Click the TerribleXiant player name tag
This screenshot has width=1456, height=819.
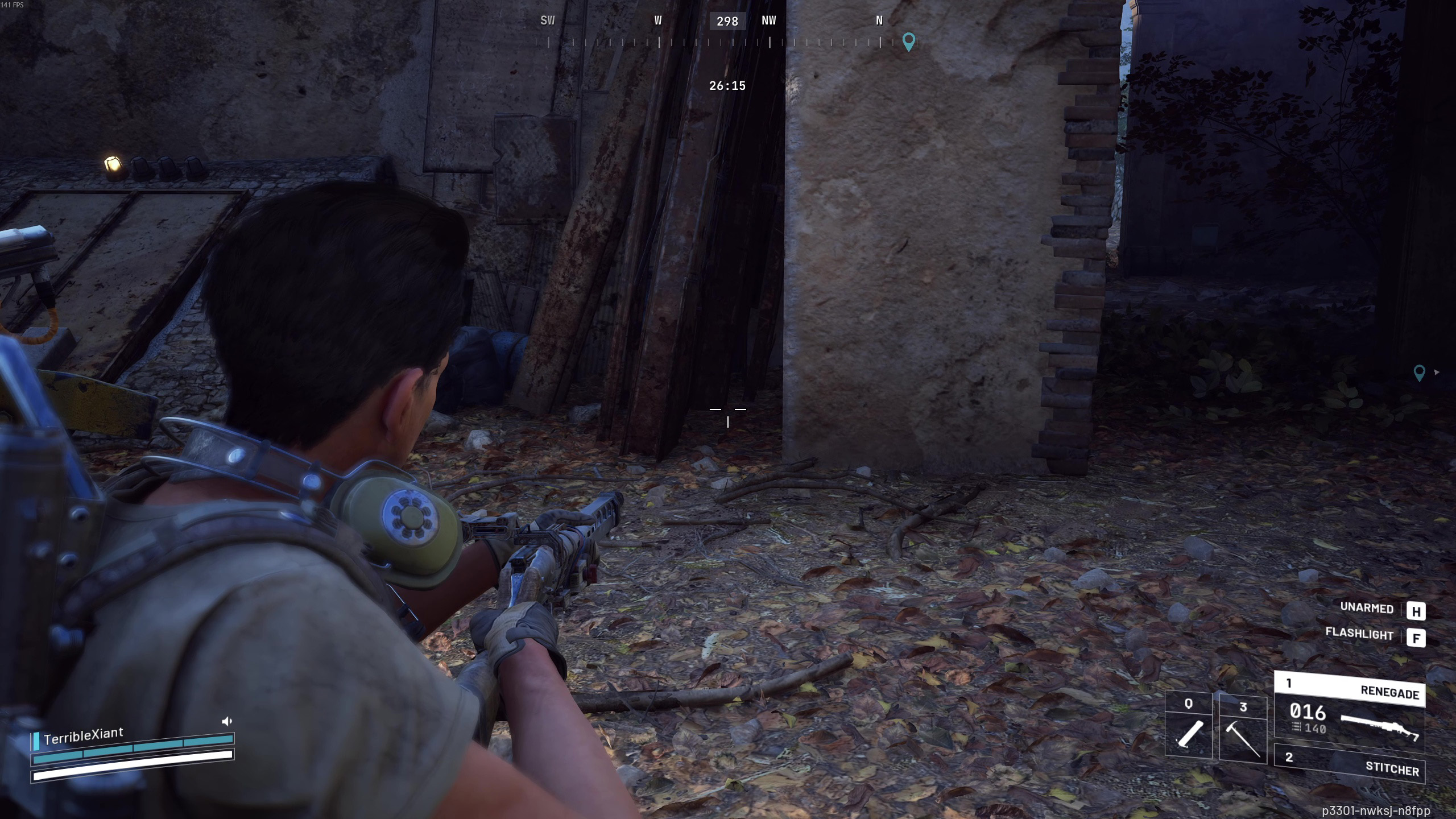click(83, 736)
